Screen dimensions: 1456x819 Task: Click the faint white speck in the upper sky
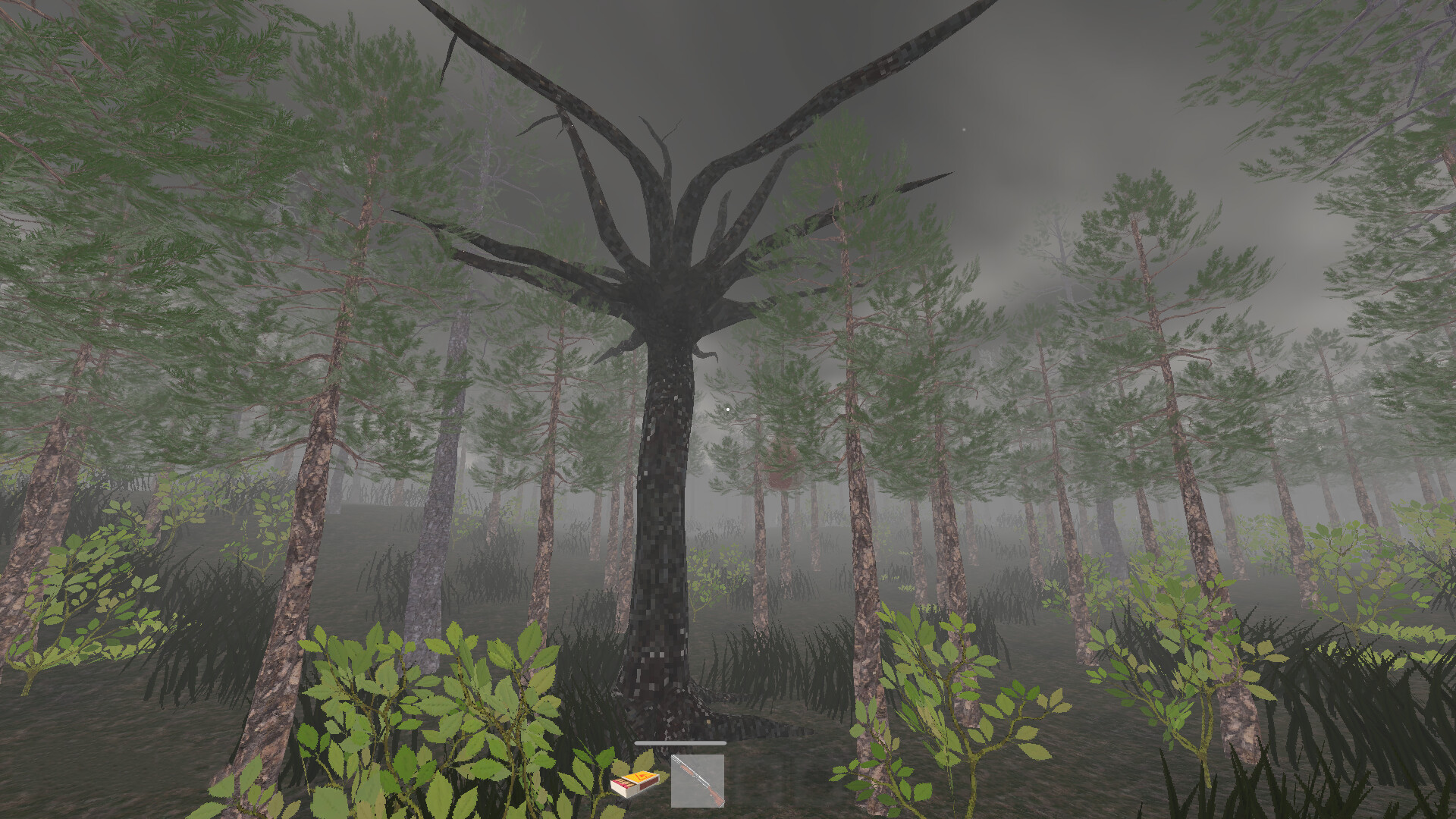coord(965,129)
